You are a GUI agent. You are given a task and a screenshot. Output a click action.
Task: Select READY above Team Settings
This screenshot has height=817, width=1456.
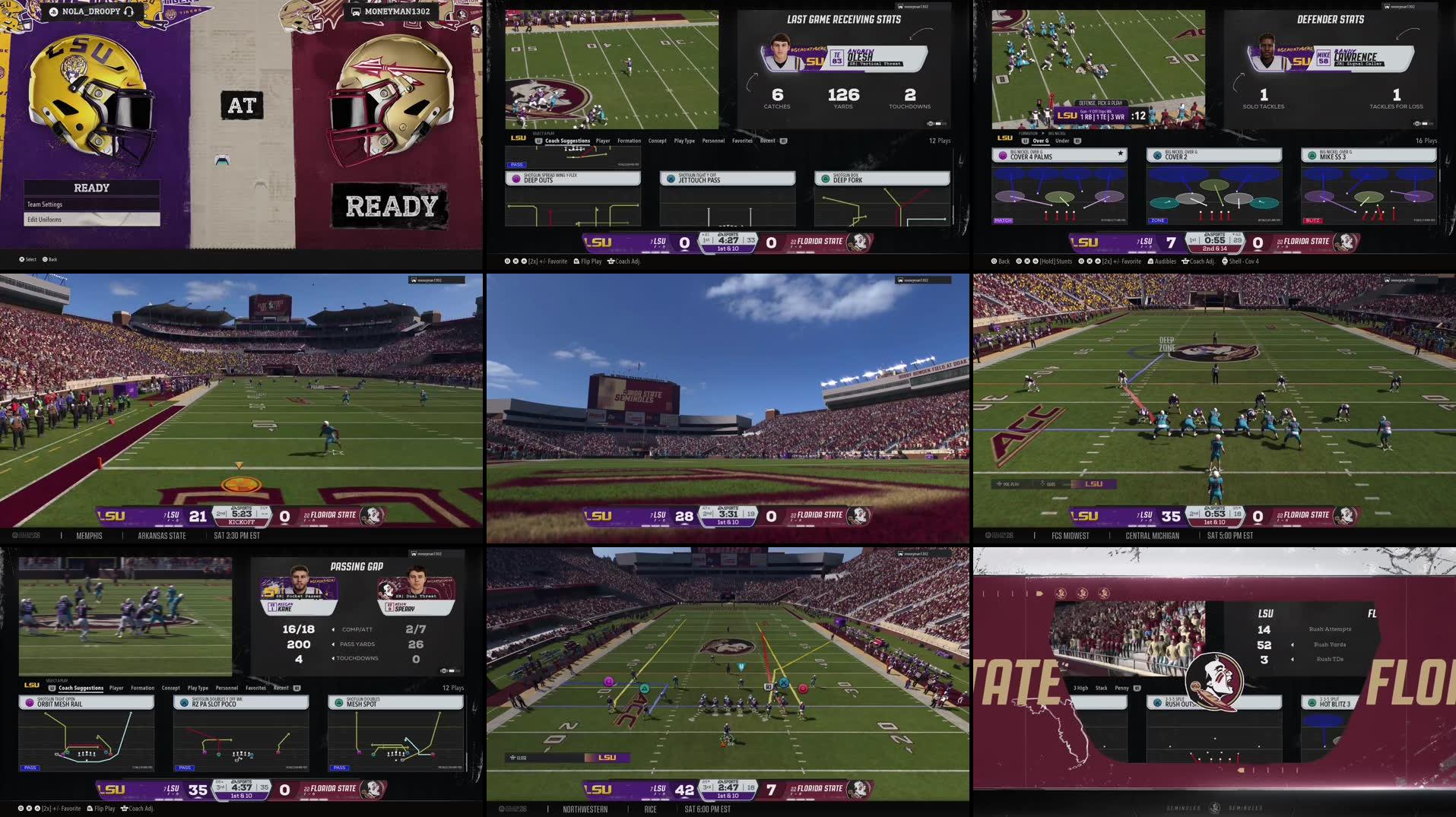click(x=91, y=188)
